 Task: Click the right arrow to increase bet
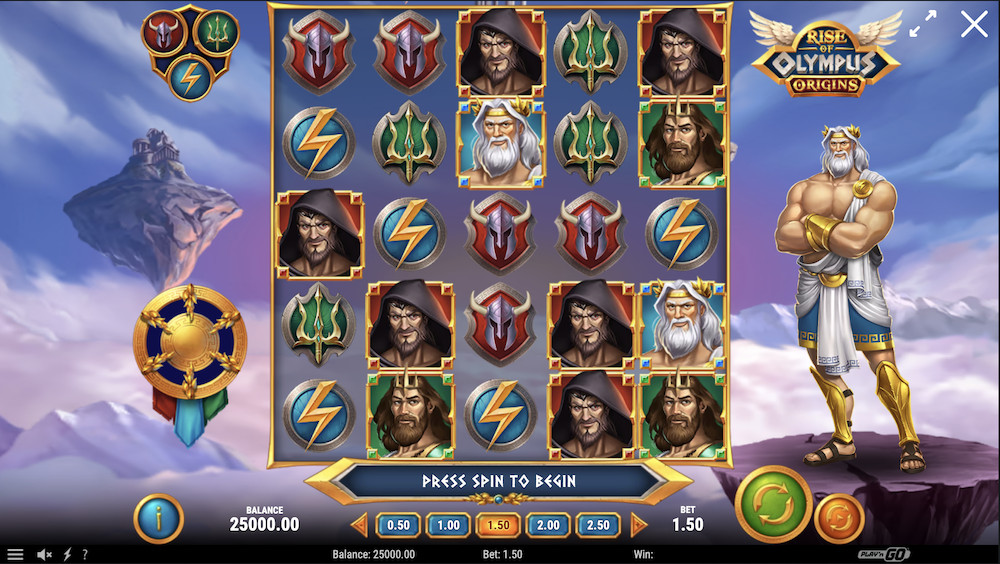point(638,525)
